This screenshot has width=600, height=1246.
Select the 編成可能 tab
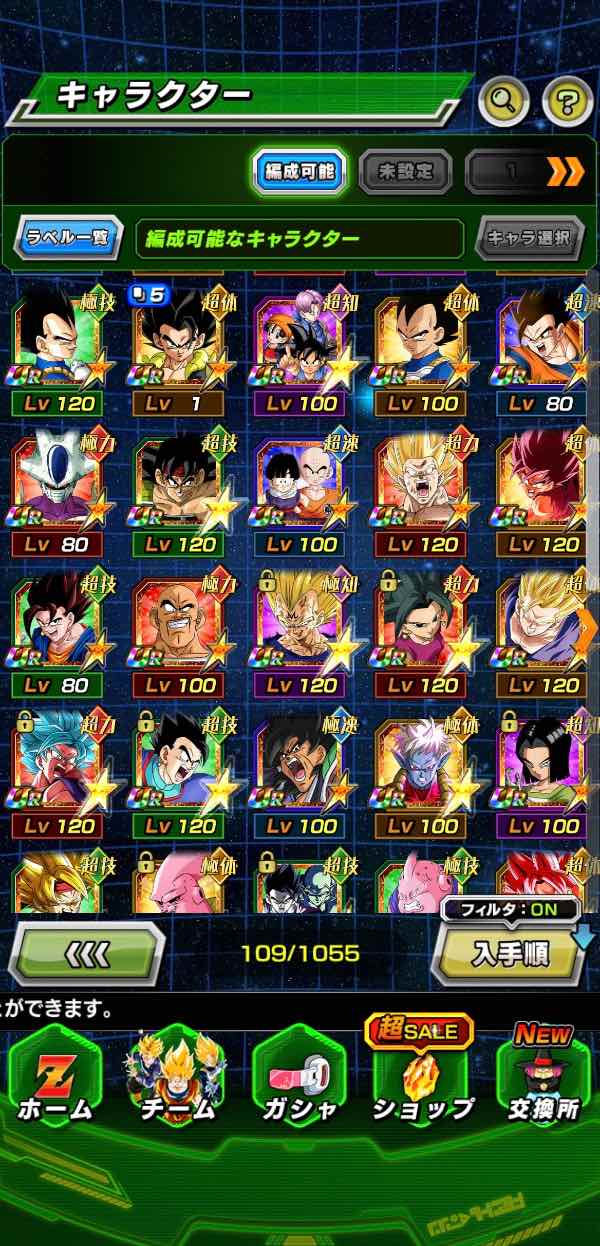pos(298,172)
